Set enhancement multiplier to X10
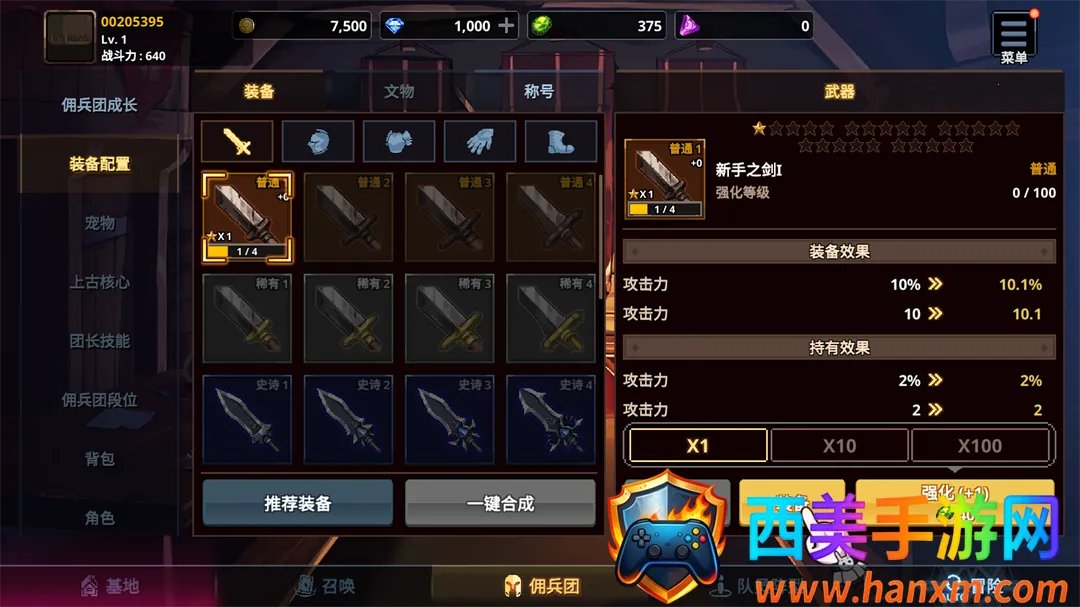 point(839,446)
